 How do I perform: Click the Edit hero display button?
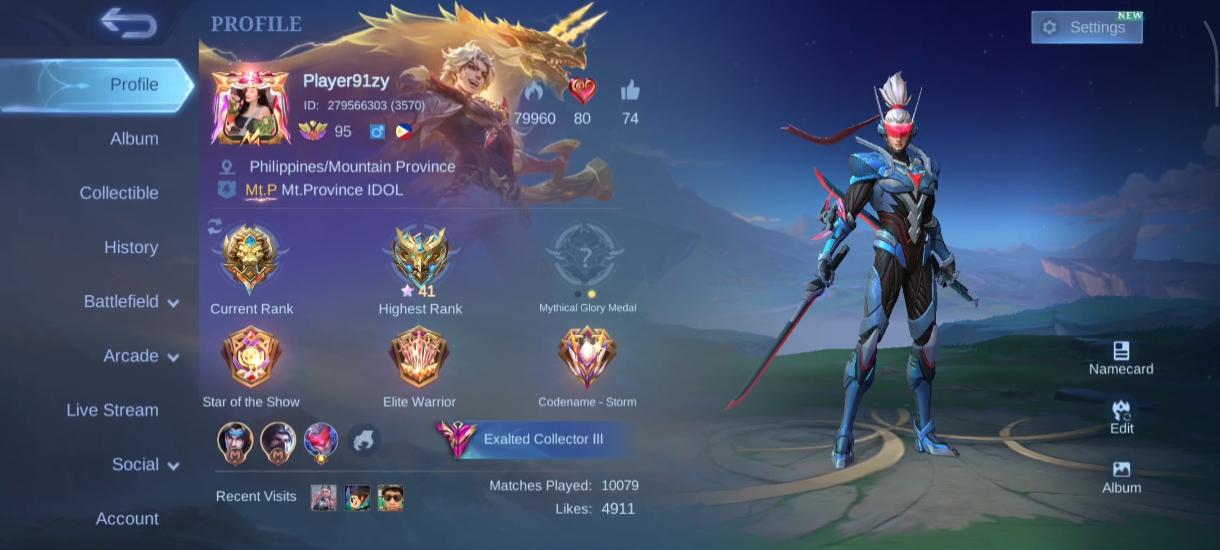pos(1121,417)
